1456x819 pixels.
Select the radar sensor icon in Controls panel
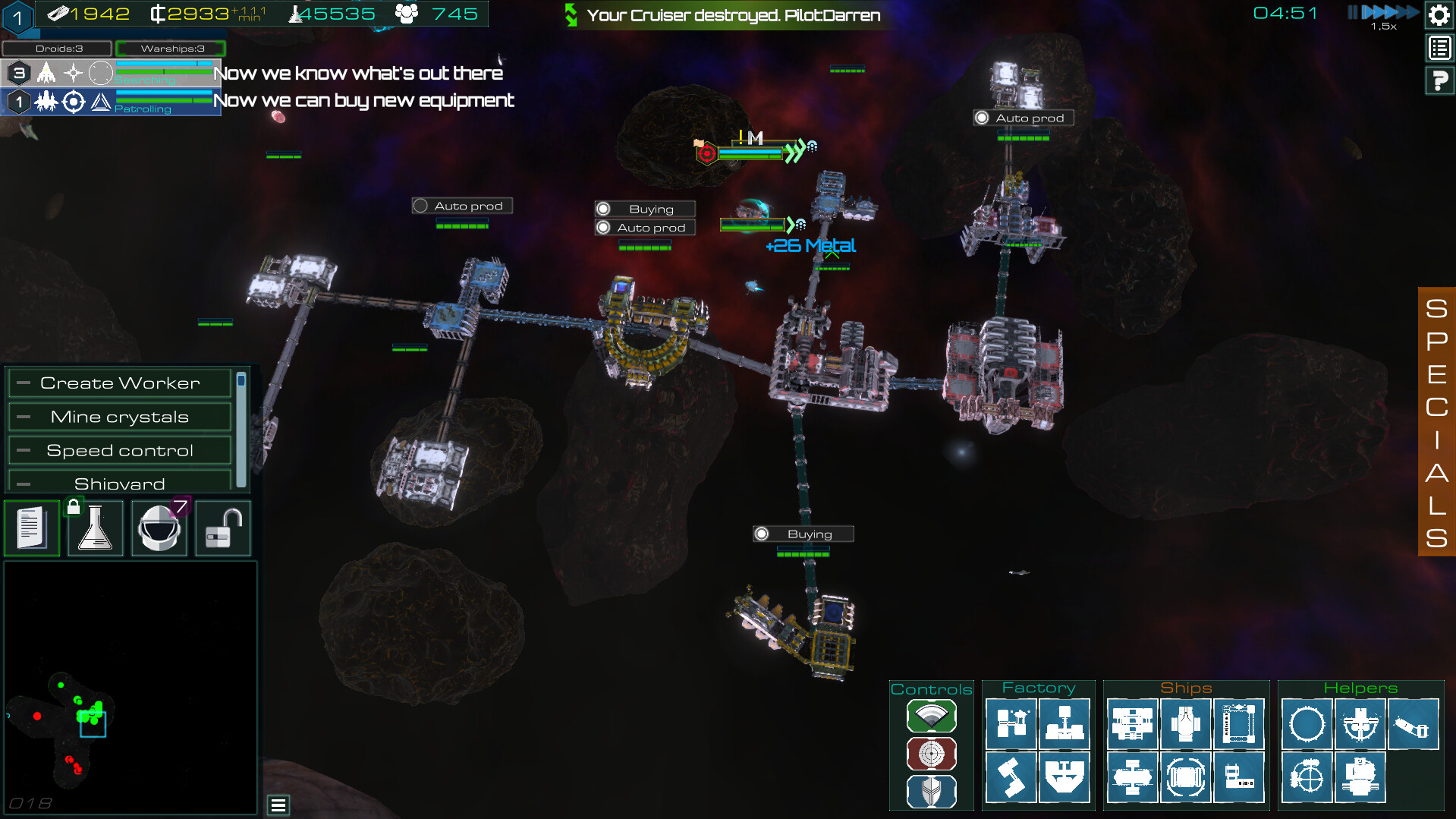point(931,716)
